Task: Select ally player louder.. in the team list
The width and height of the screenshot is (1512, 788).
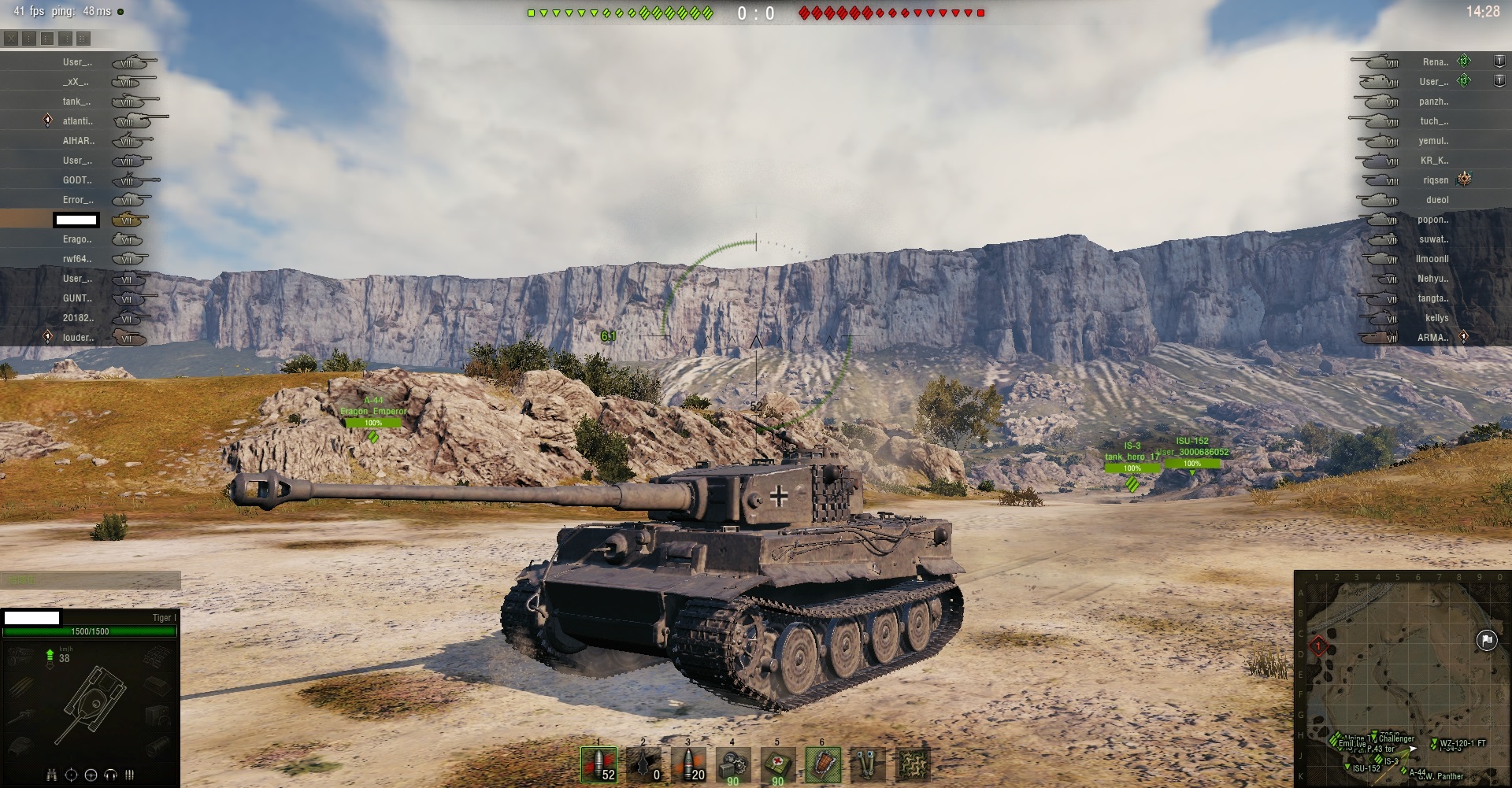Action: [x=78, y=338]
